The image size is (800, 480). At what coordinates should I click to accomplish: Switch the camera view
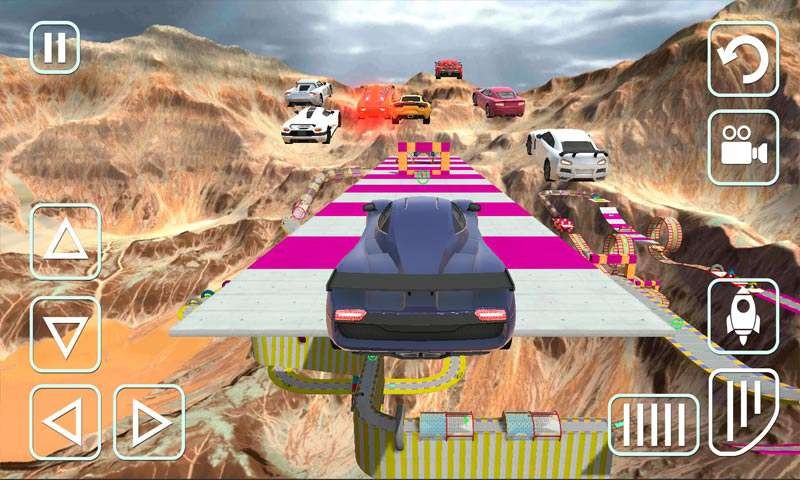pos(743,148)
